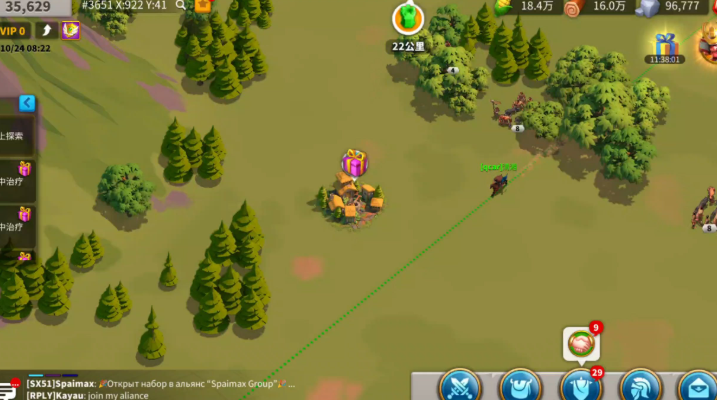Open the armor items menu
The width and height of the screenshot is (717, 400).
520,385
